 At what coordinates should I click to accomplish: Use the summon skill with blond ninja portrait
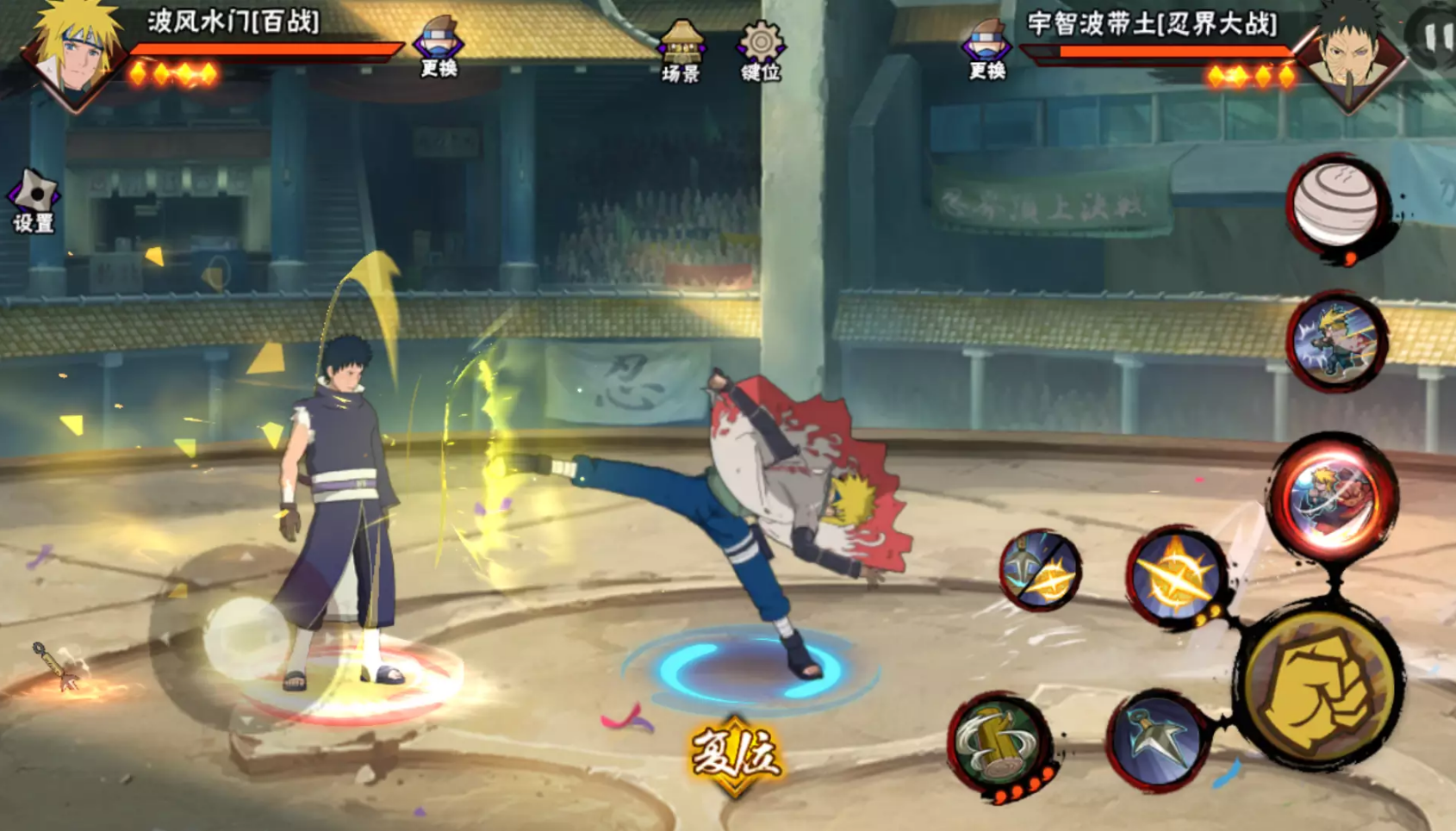[x=1336, y=341]
